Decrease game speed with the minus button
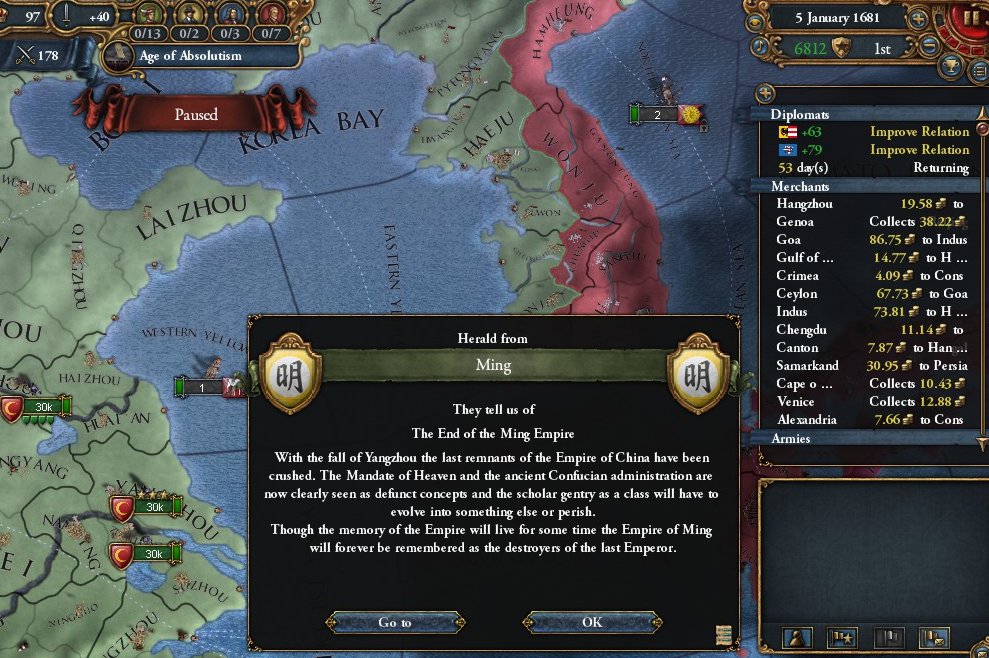Screen dimensions: 989x658 pos(930,46)
